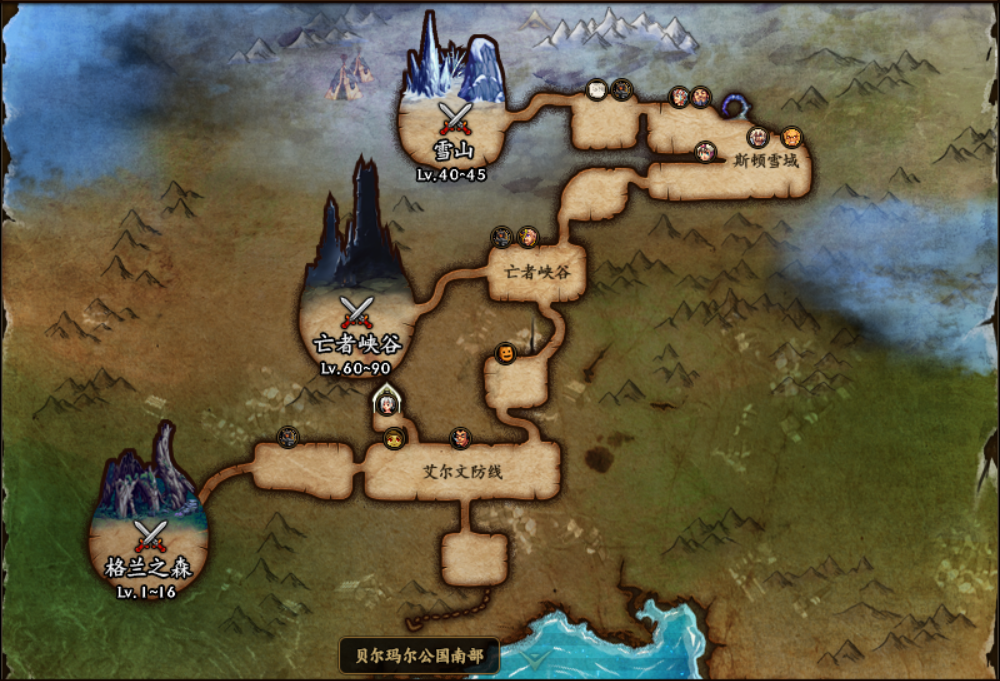Viewport: 1000px width, 681px height.
Task: Select the white envelope mailbox marker
Action: tap(596, 90)
